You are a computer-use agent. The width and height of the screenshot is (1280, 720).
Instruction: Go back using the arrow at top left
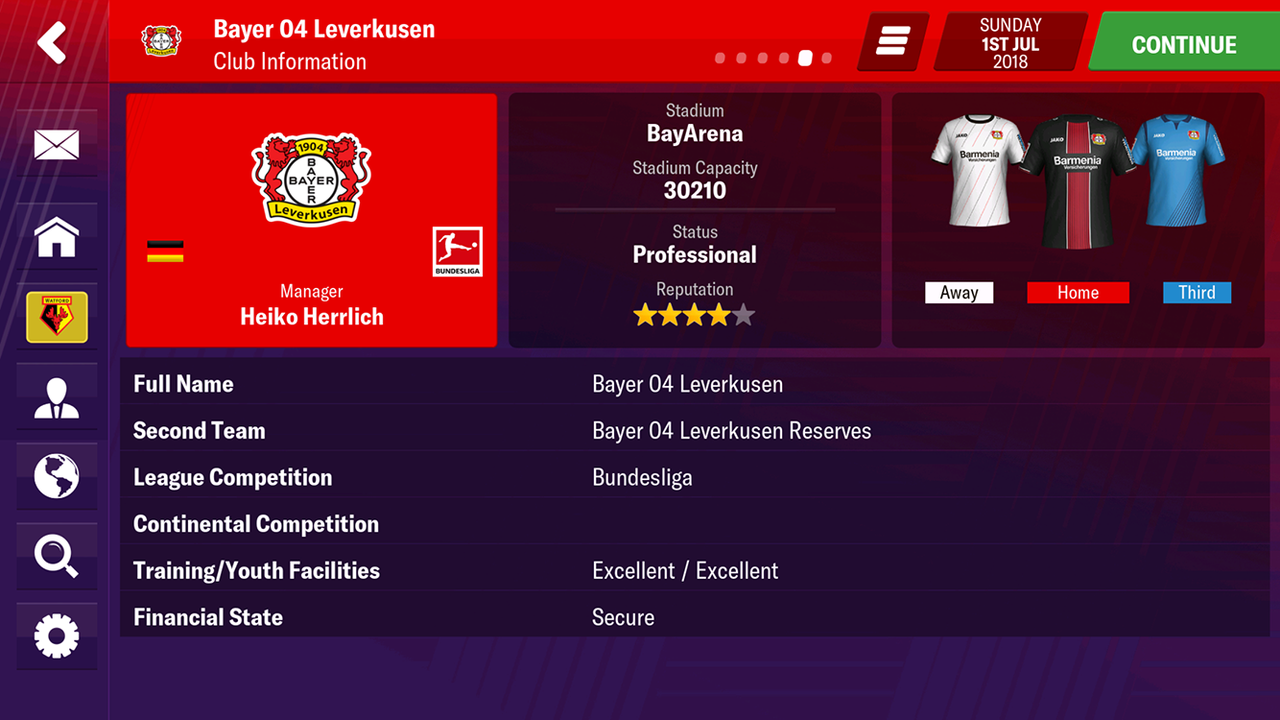tap(53, 40)
